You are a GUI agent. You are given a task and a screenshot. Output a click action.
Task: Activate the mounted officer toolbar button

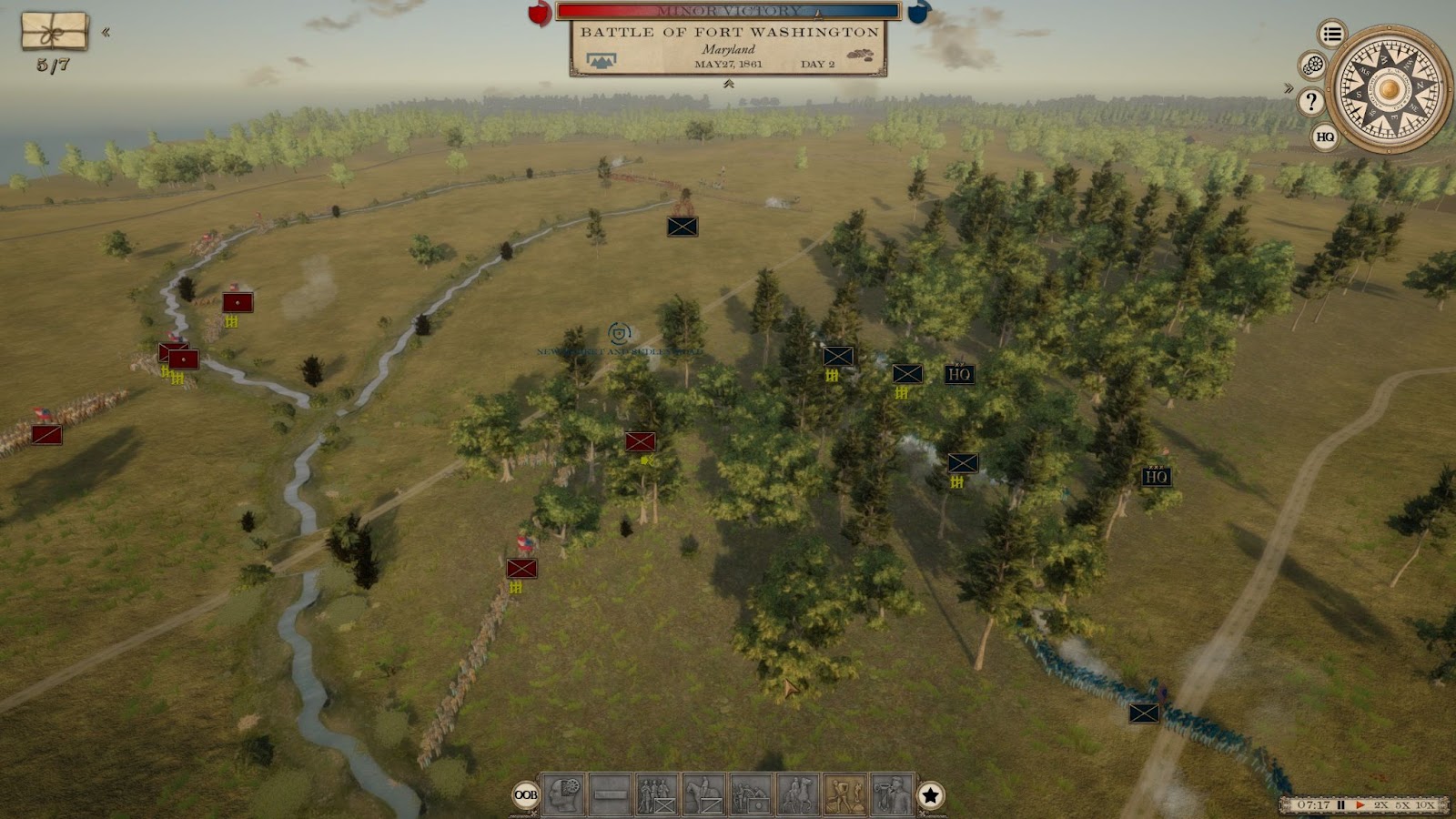tap(798, 794)
